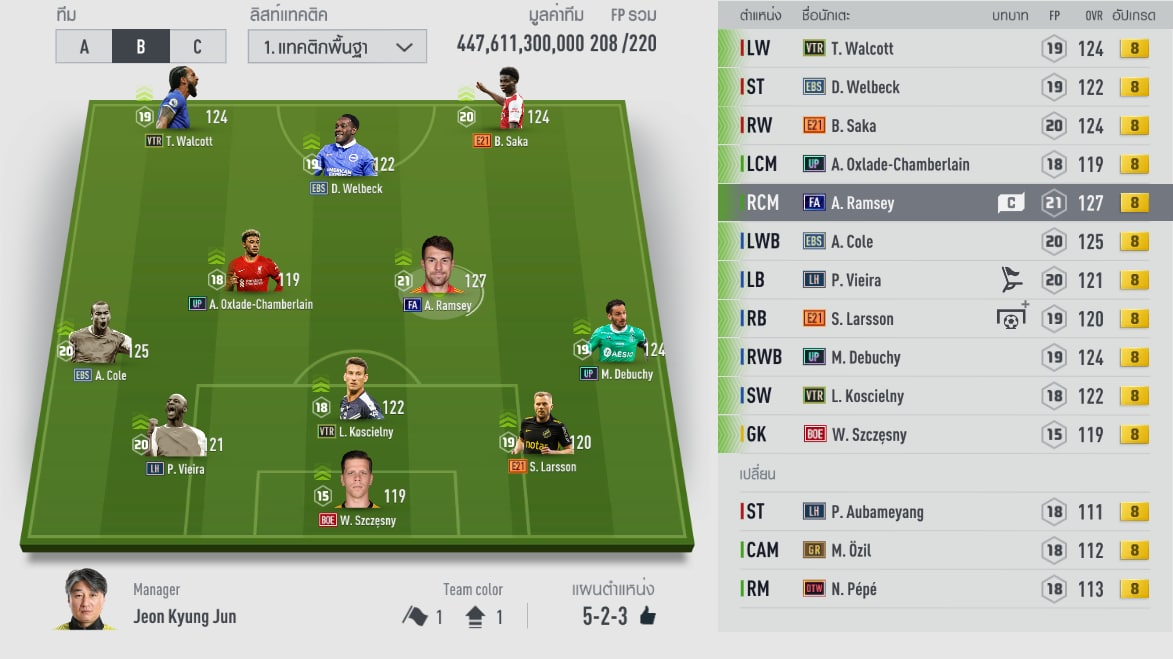Choose substitute P. Aubameyang row
The image size is (1173, 659).
[944, 512]
